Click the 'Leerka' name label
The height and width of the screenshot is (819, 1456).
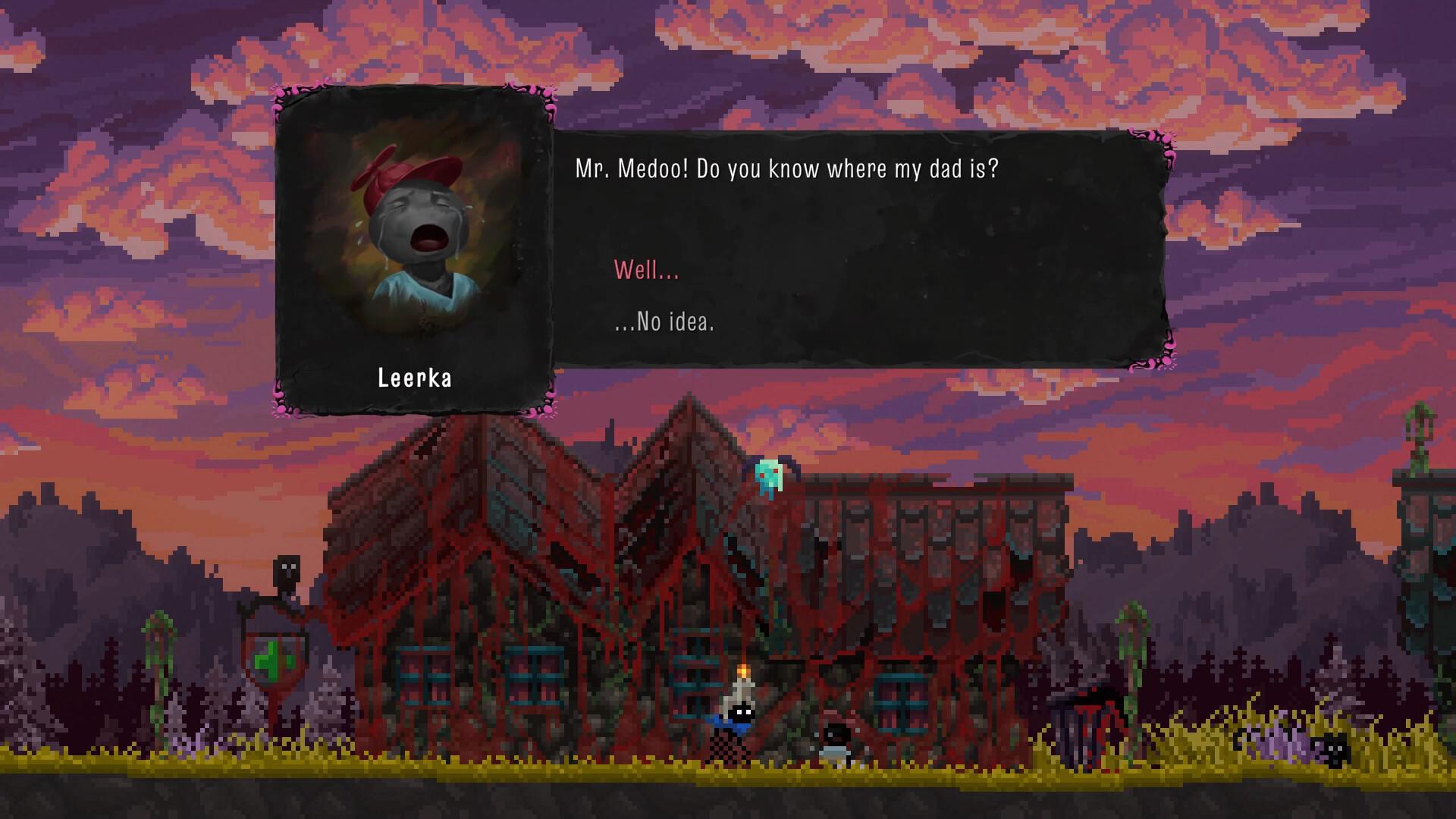(x=415, y=378)
